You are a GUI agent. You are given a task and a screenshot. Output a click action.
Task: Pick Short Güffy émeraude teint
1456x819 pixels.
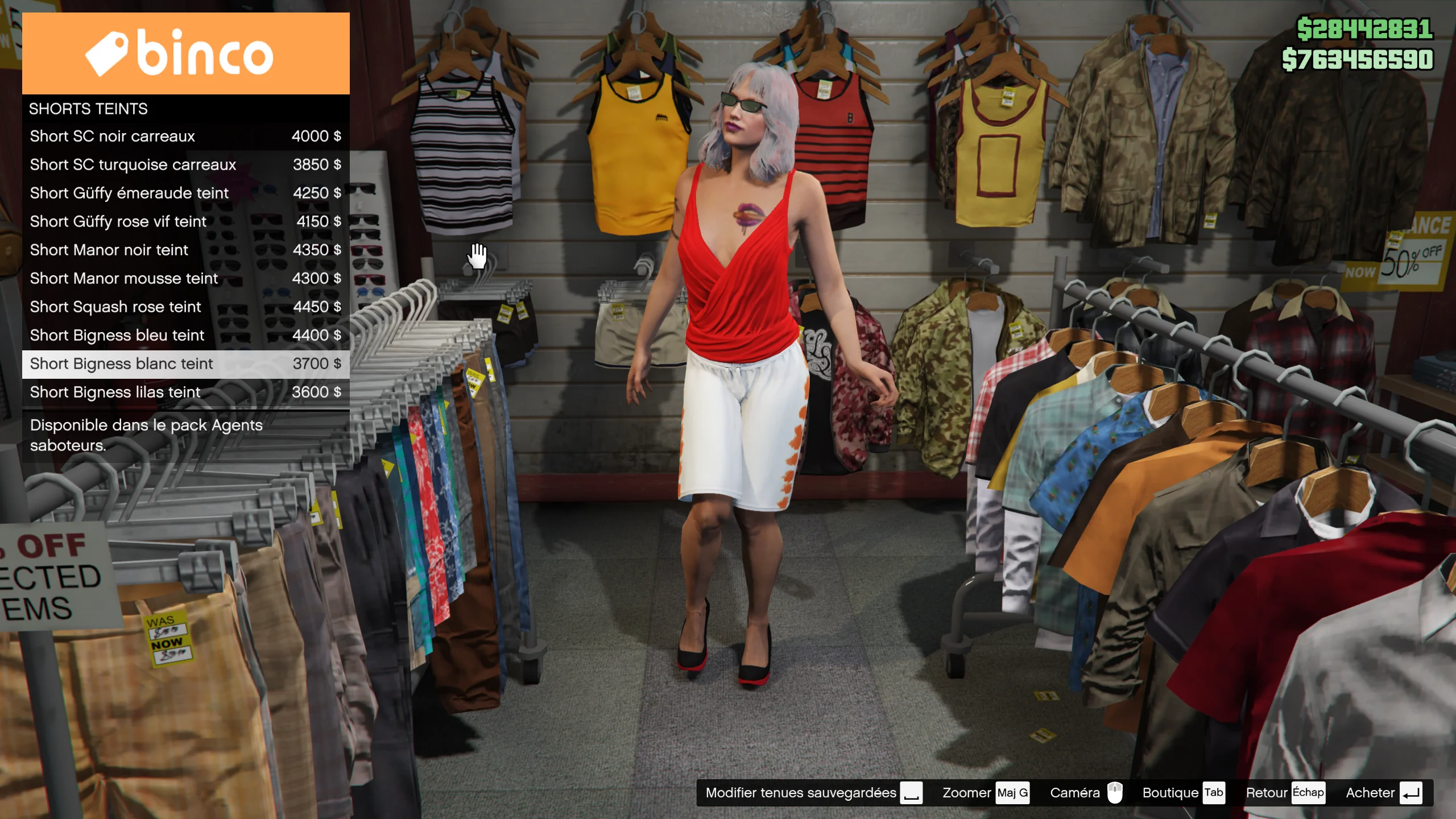click(x=185, y=193)
